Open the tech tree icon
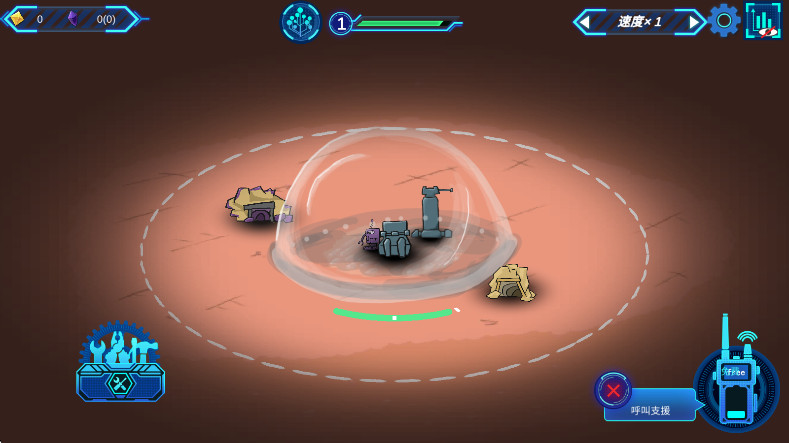The height and width of the screenshot is (443, 789). (x=300, y=22)
